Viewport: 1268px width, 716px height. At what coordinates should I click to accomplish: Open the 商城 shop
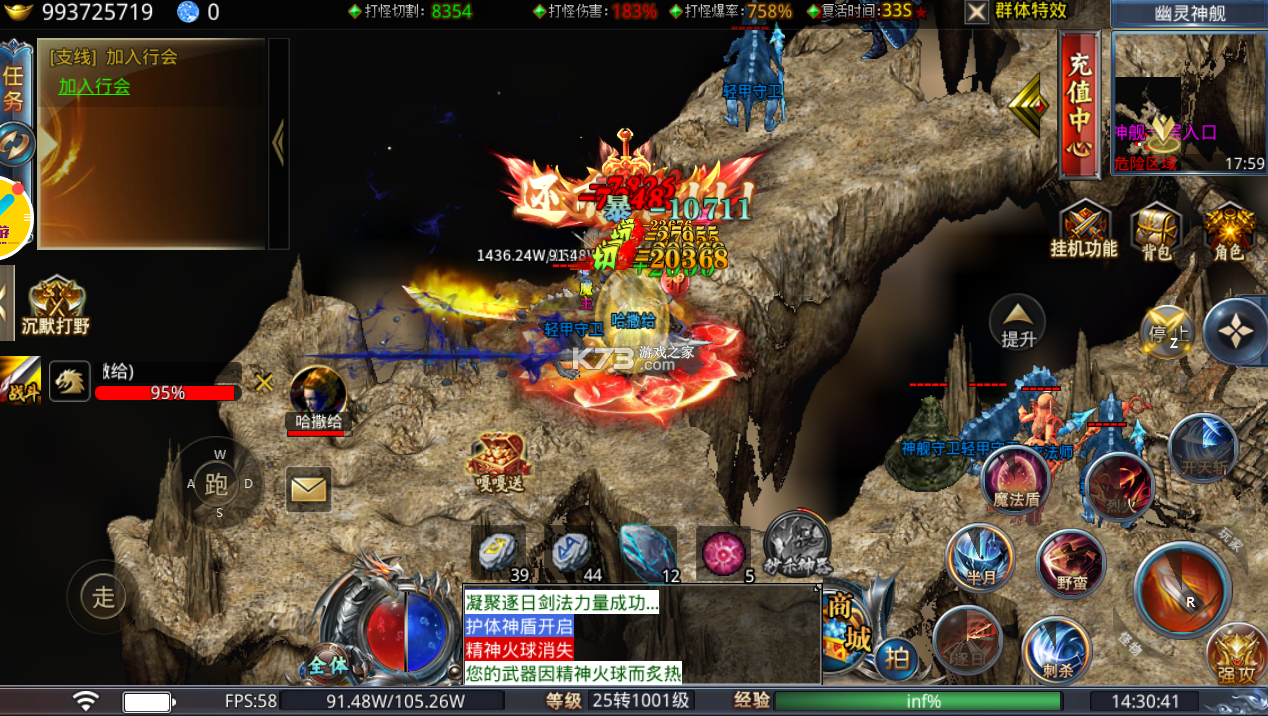846,625
